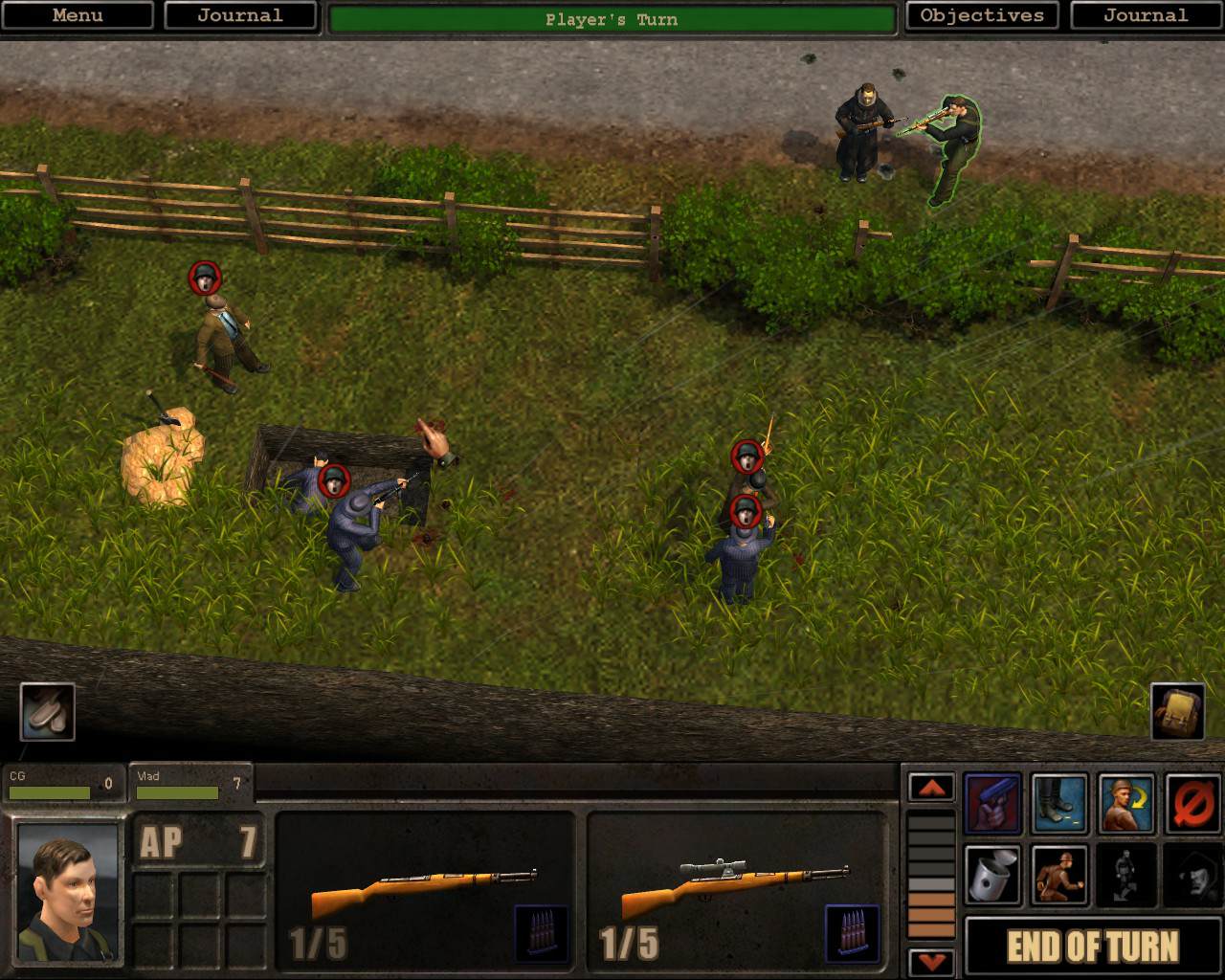1225x980 pixels.
Task: Select the boots movement mode icon
Action: (1059, 804)
